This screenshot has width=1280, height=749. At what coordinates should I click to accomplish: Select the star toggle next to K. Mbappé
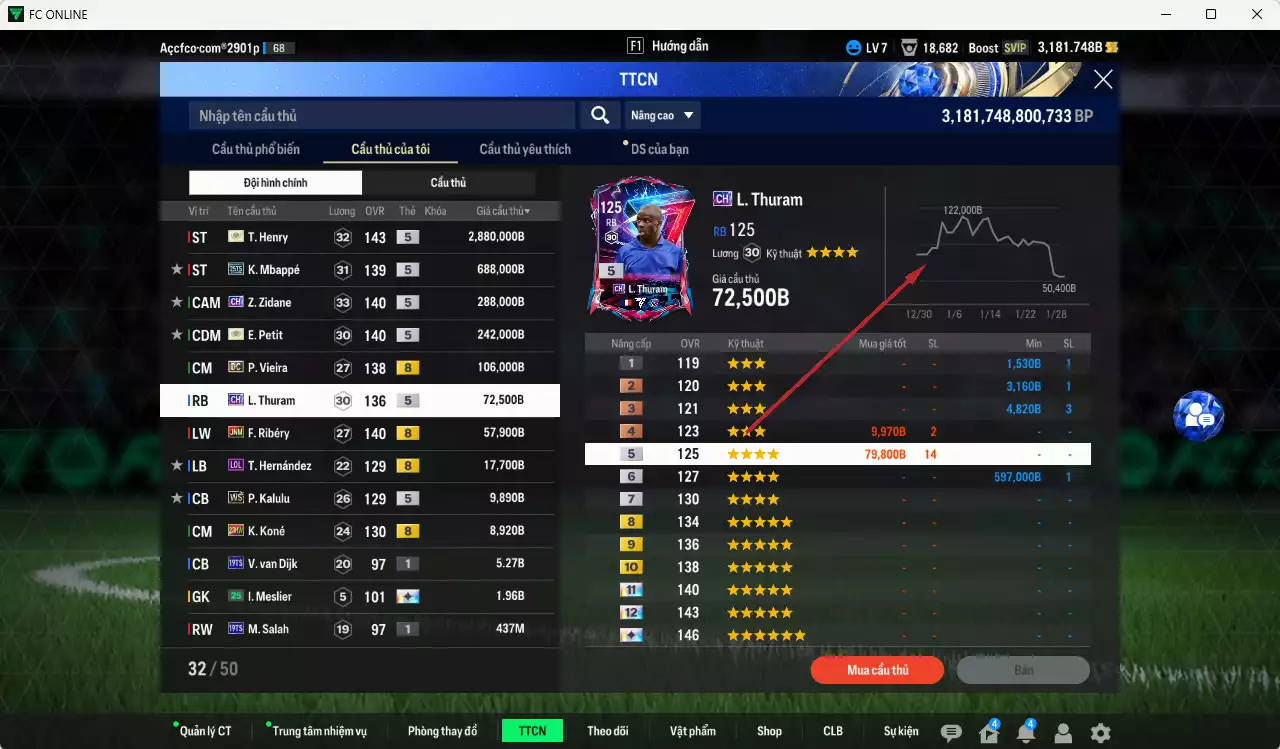176,270
